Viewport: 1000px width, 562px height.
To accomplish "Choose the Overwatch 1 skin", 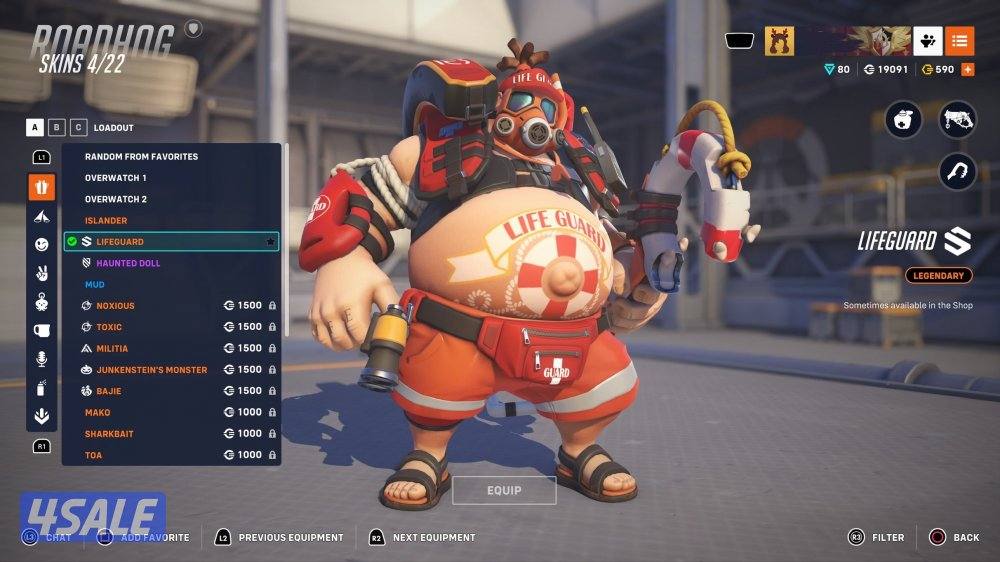I will 116,178.
